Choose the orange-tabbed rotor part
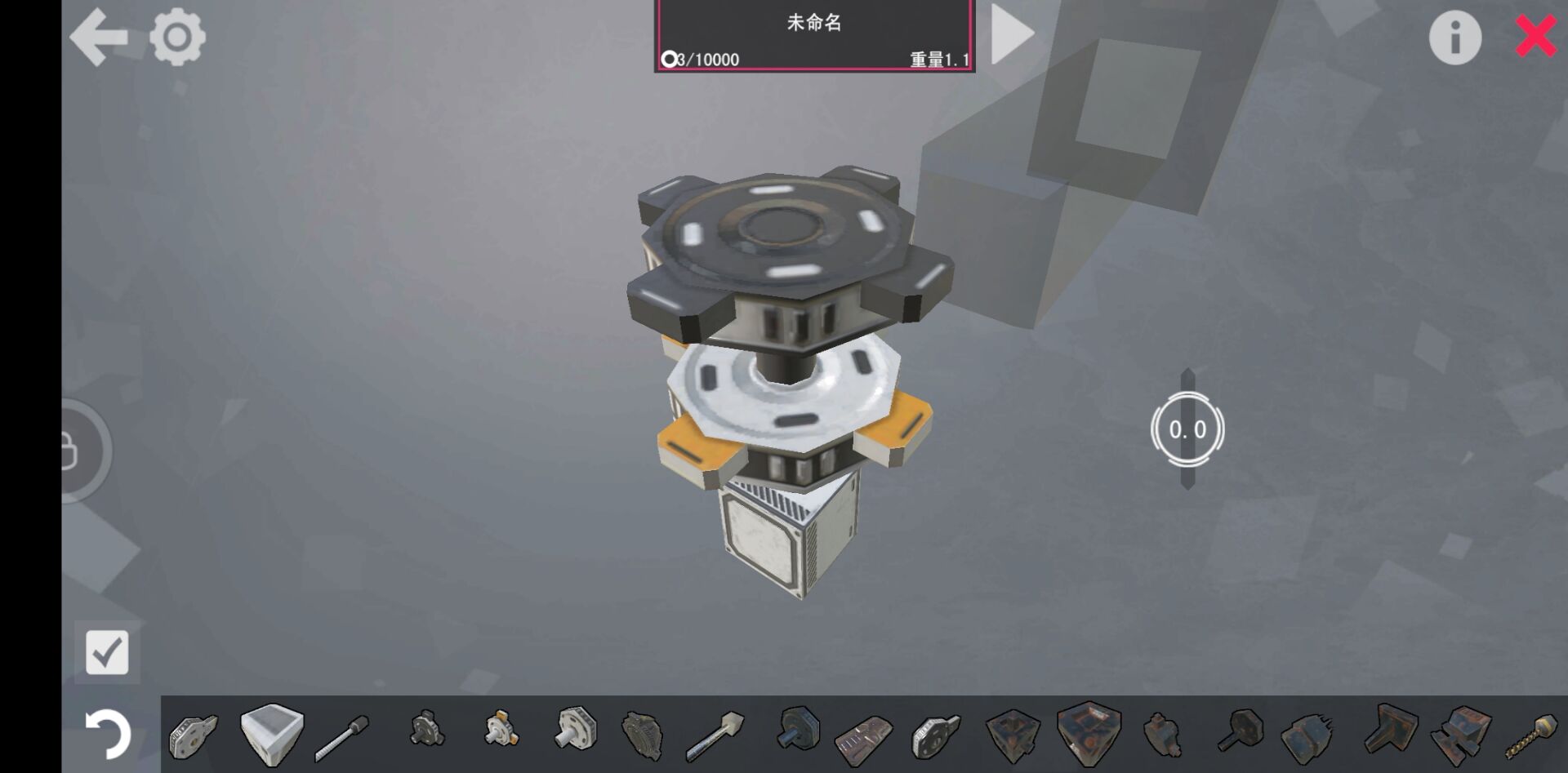This screenshot has width=1568, height=773. (500, 729)
